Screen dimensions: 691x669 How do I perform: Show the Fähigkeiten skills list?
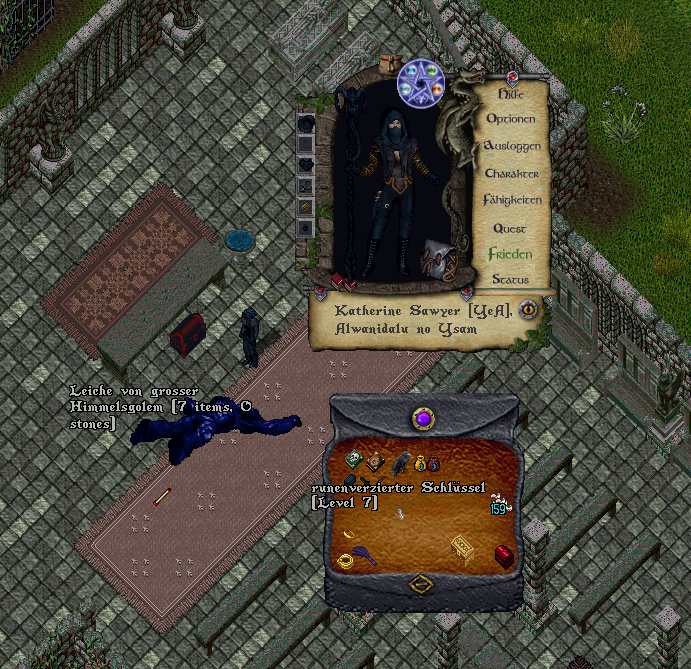point(511,200)
